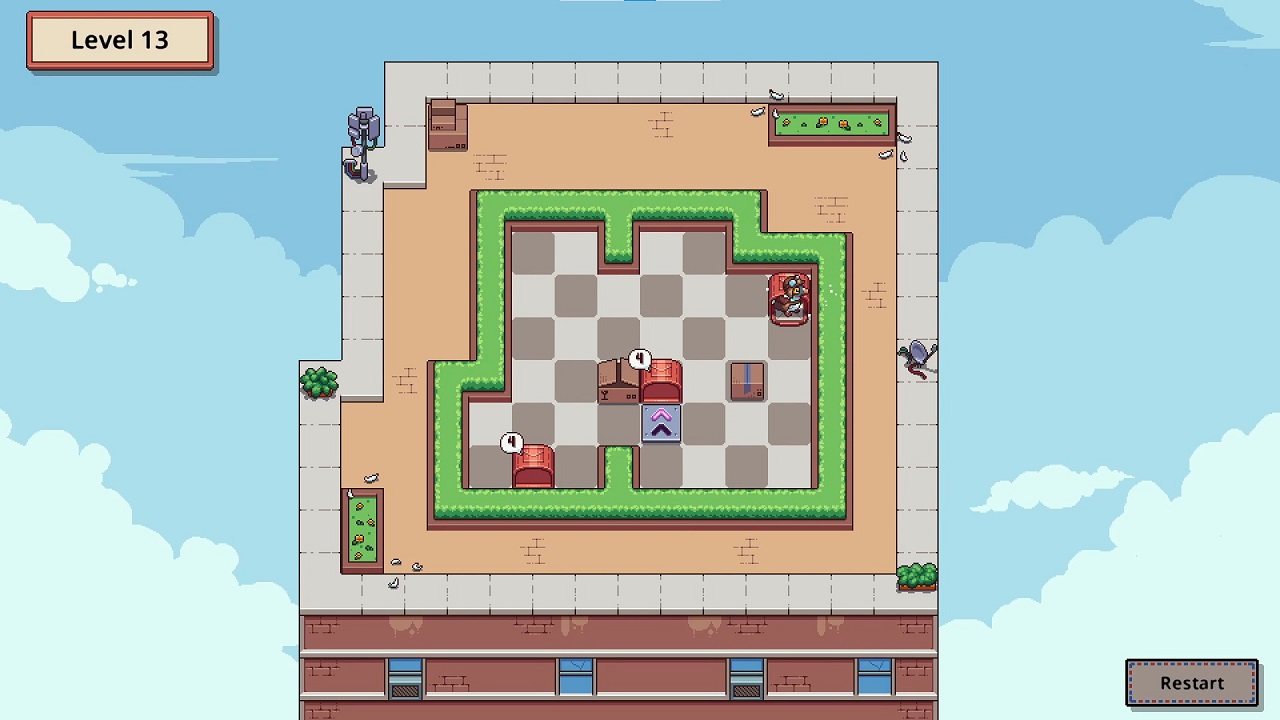Viewport: 1280px width, 720px height.
Task: Select the purple double-arrow pad tile
Action: coord(661,424)
